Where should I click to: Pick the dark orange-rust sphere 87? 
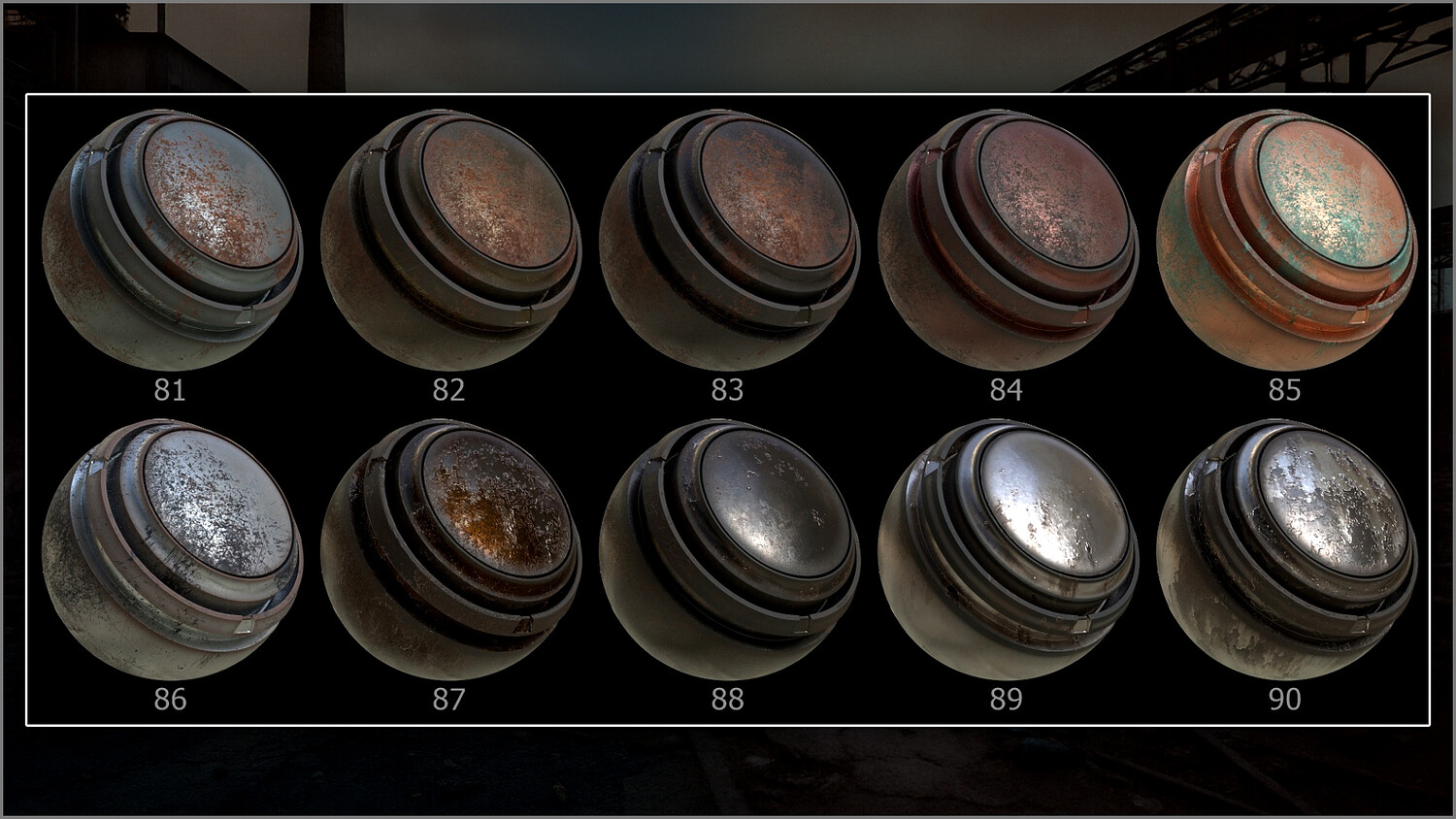pos(450,549)
